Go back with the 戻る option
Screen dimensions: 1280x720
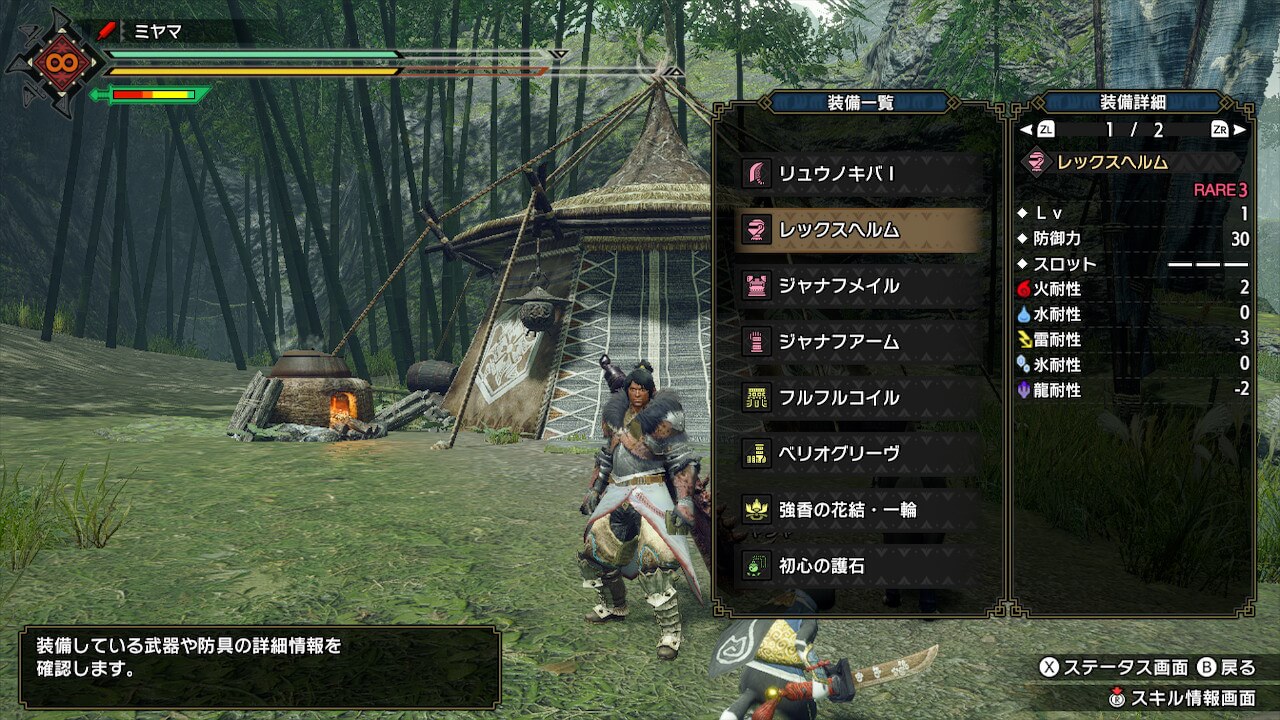pos(1225,667)
